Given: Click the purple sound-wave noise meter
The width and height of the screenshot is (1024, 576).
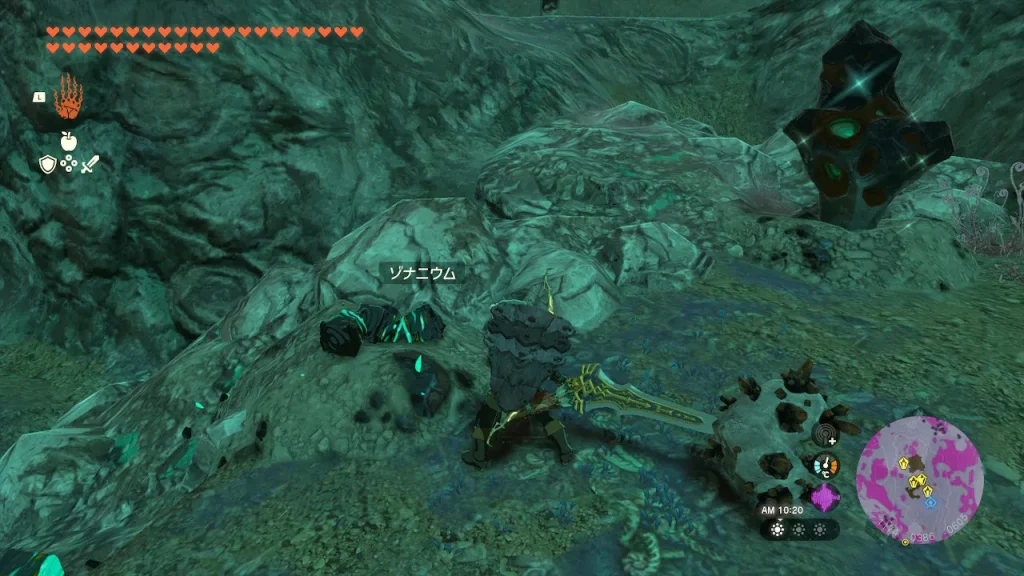Looking at the screenshot, I should [x=826, y=497].
